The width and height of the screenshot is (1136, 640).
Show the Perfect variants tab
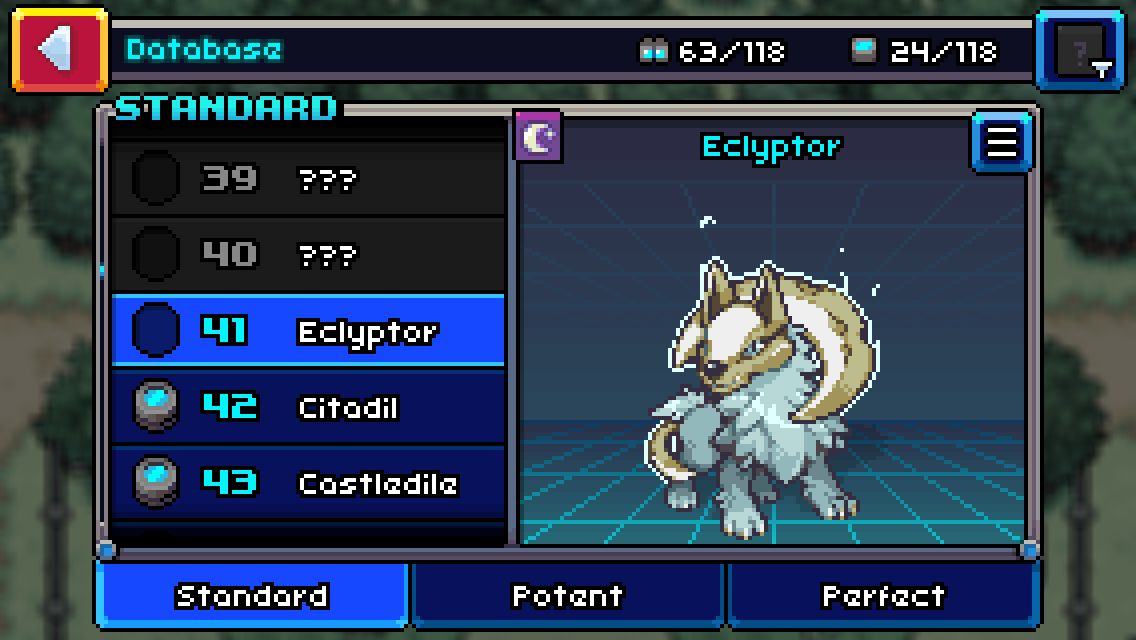(x=882, y=596)
